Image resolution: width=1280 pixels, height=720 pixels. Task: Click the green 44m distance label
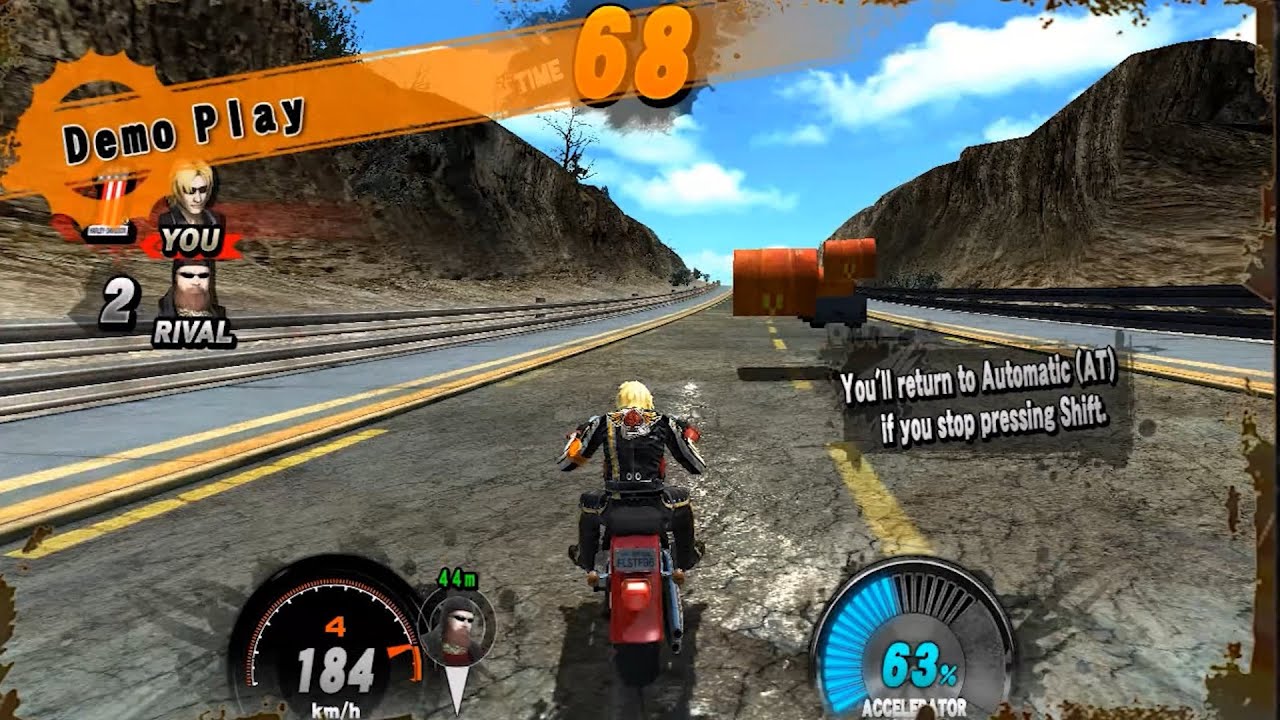coord(458,578)
